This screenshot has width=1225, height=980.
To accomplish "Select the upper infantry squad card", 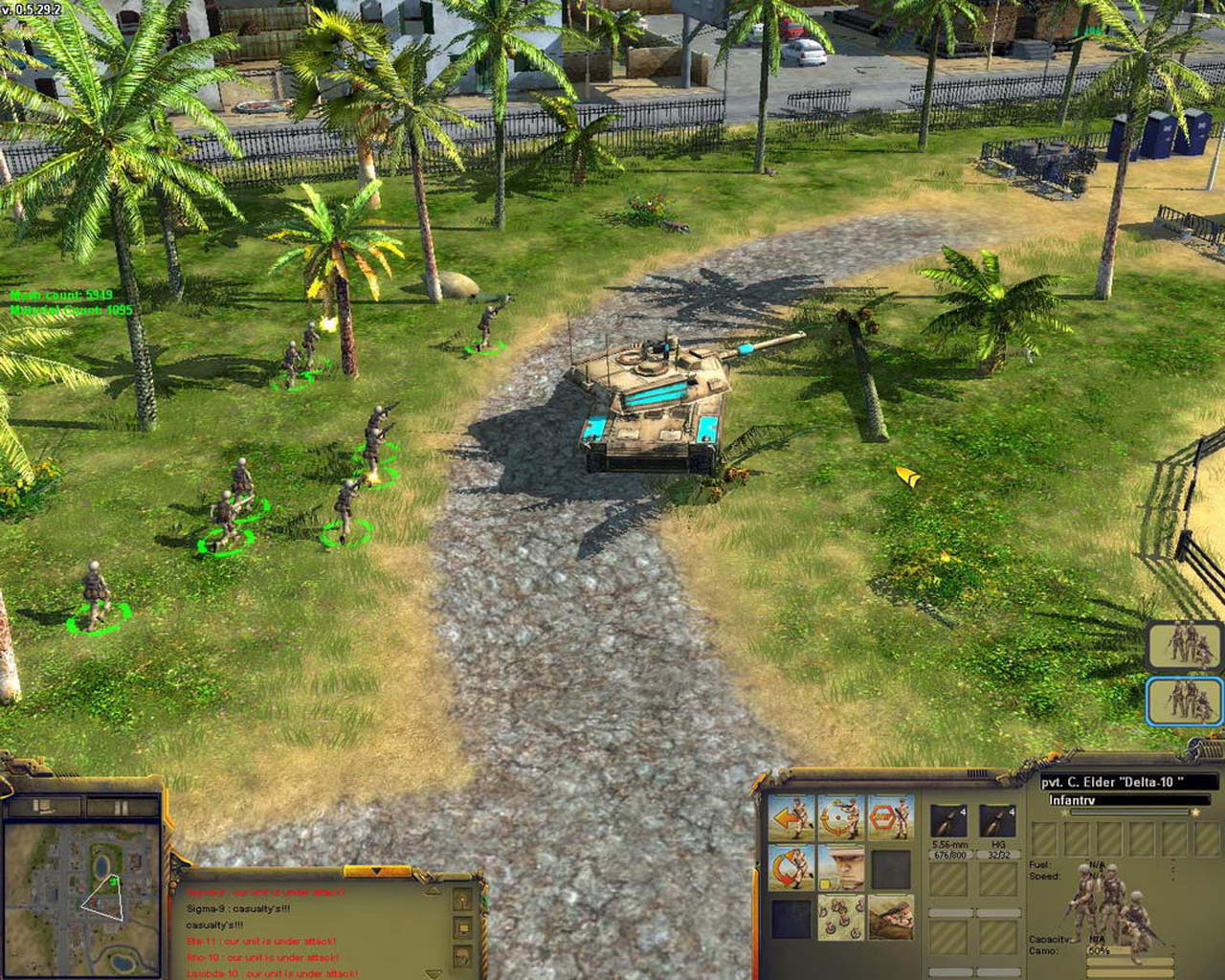I will click(1185, 644).
